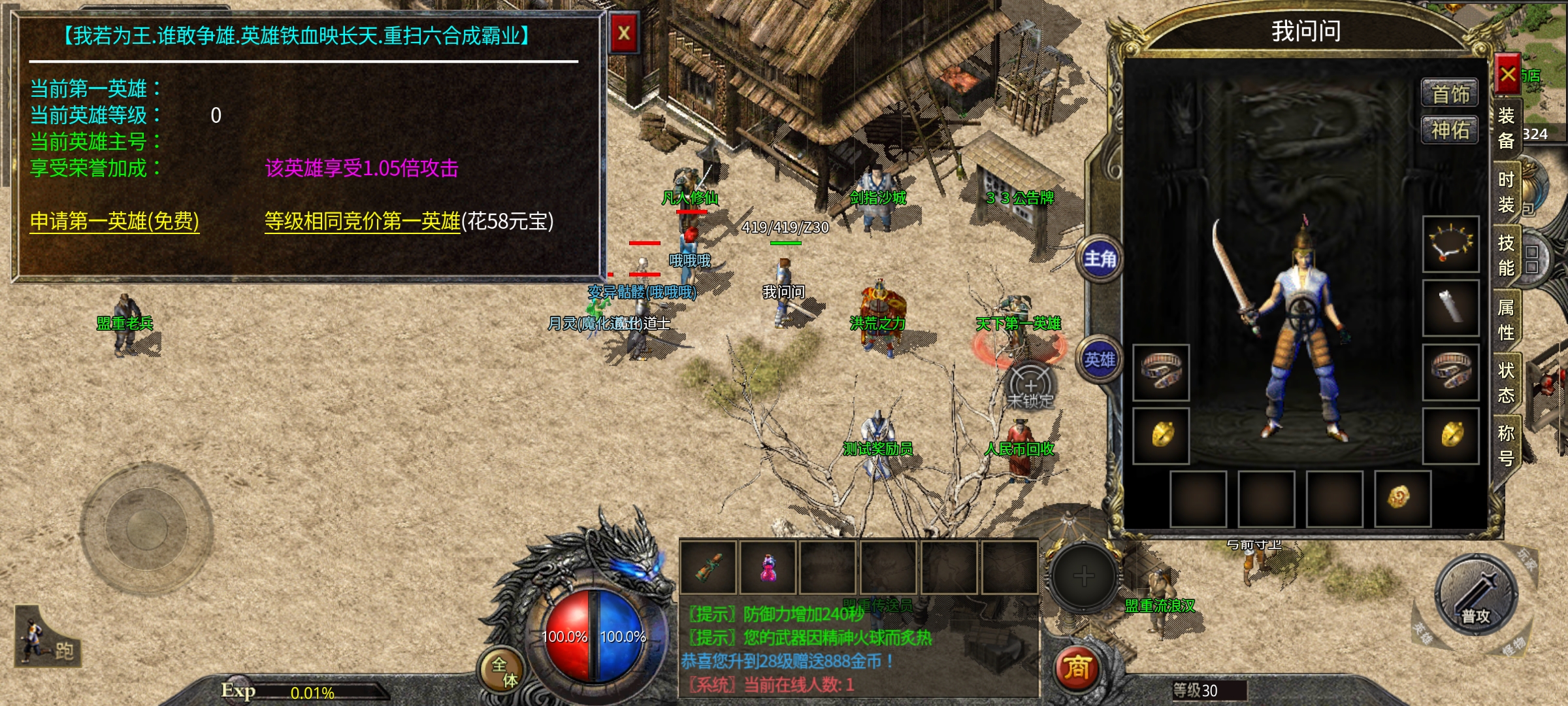Switch to the 状态 status tab

click(1506, 382)
